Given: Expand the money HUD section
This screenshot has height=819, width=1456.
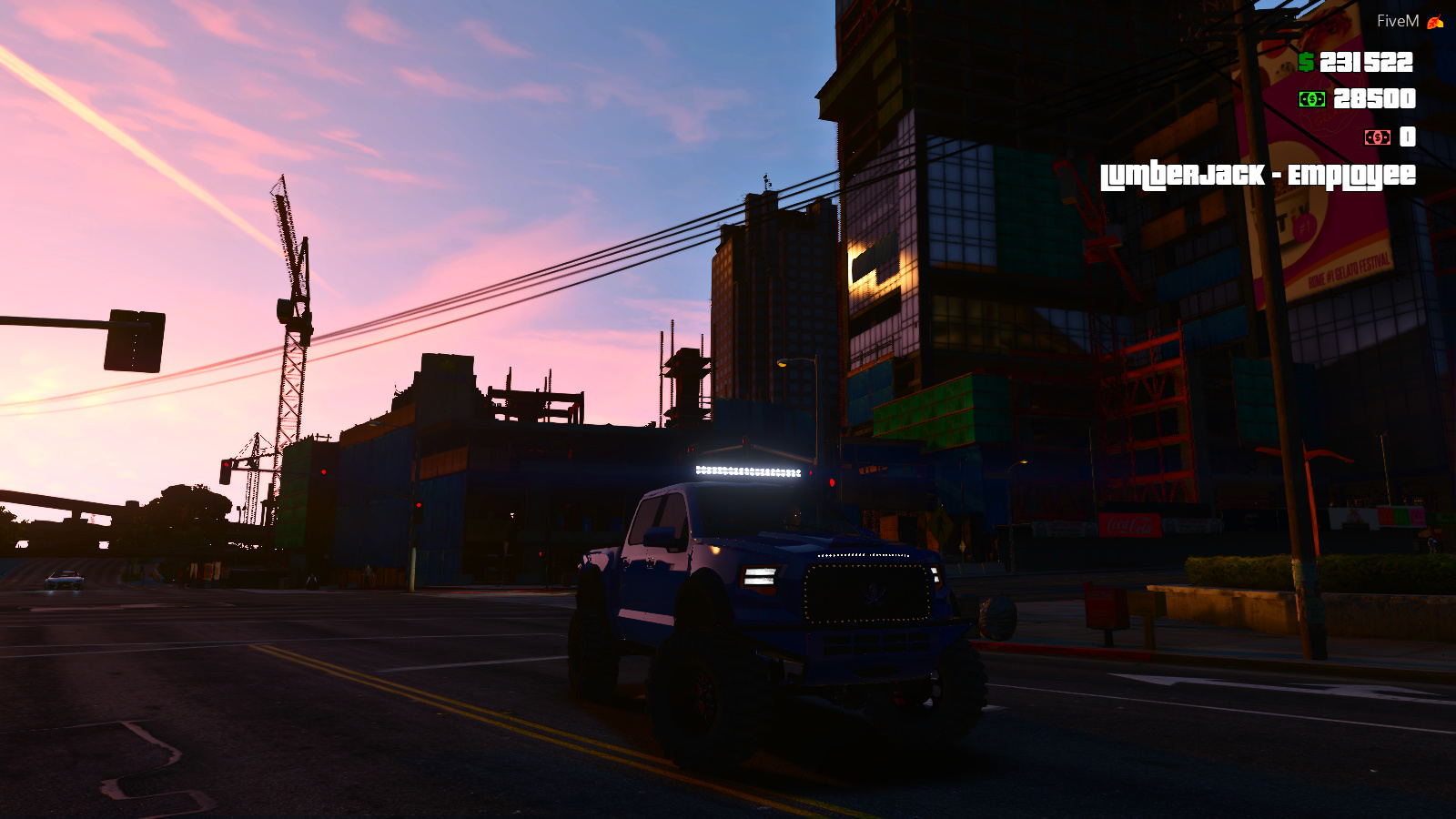Looking at the screenshot, I should 1356,100.
